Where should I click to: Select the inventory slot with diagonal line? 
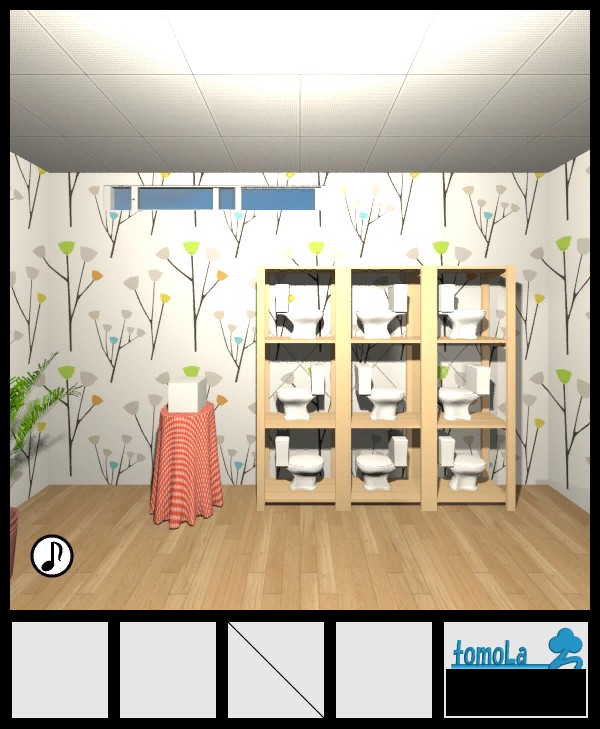coord(276,669)
